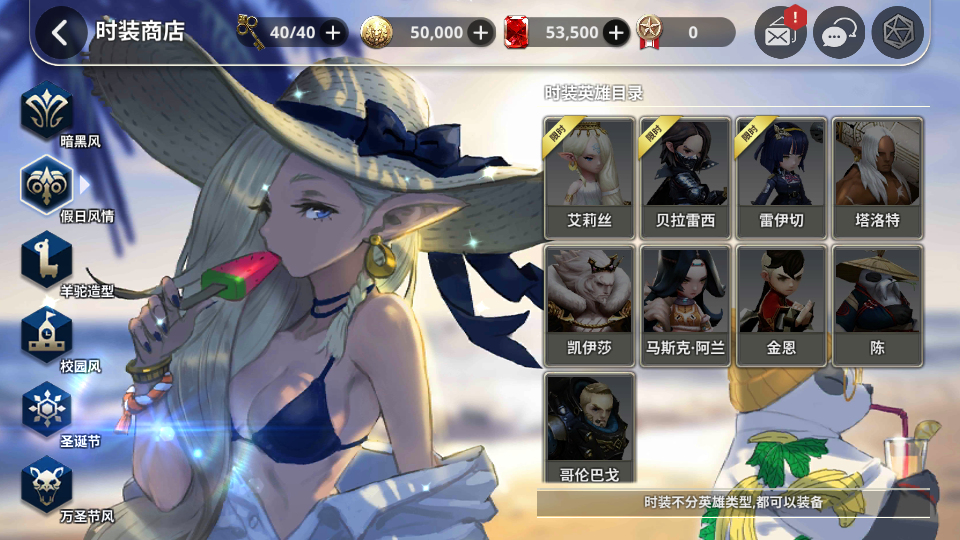Viewport: 960px width, 540px height.
Task: Open hero 凯伊莎 costume tile
Action: click(x=590, y=304)
